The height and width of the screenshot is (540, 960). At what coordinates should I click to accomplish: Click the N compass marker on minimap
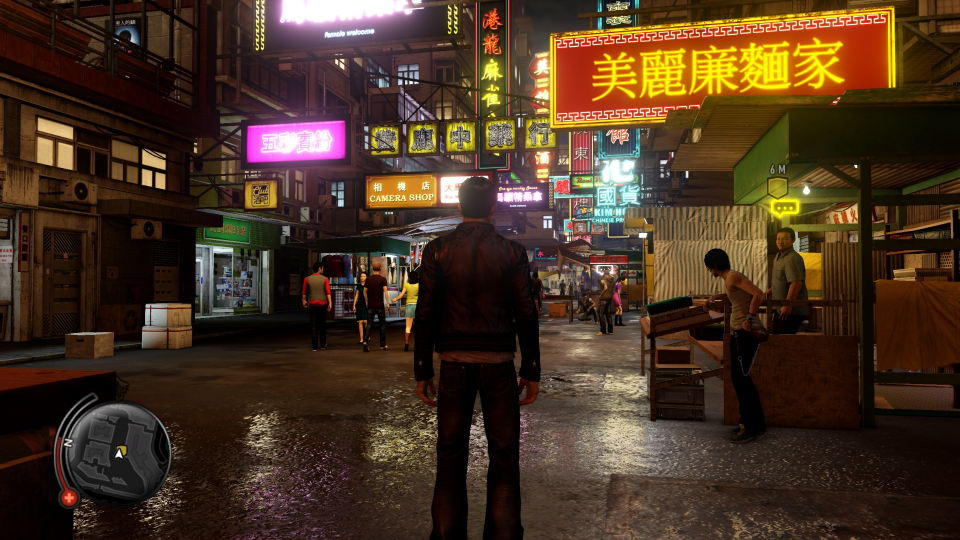(x=67, y=442)
